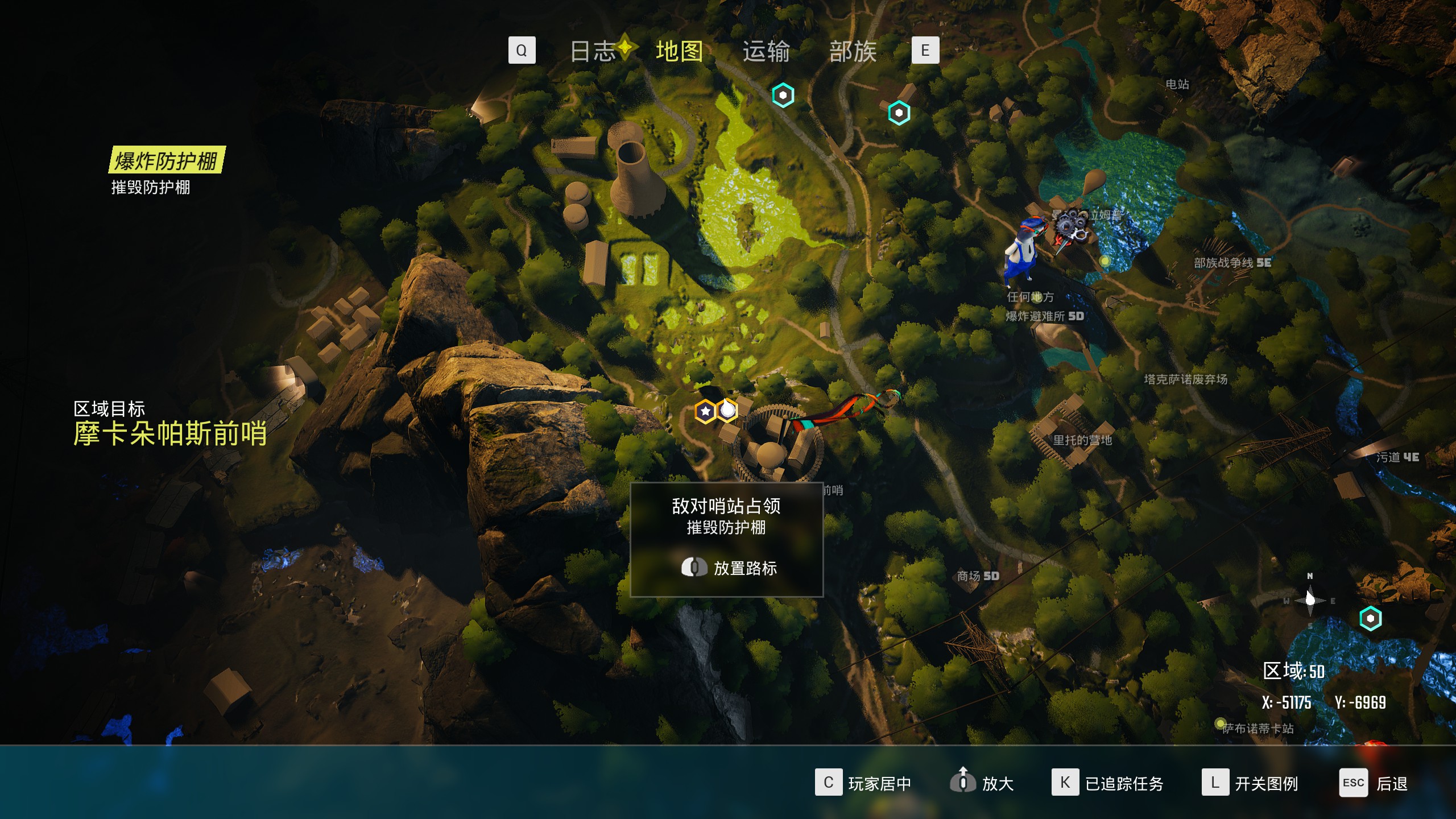Open the 运输 tab
The width and height of the screenshot is (1456, 819).
(x=766, y=51)
